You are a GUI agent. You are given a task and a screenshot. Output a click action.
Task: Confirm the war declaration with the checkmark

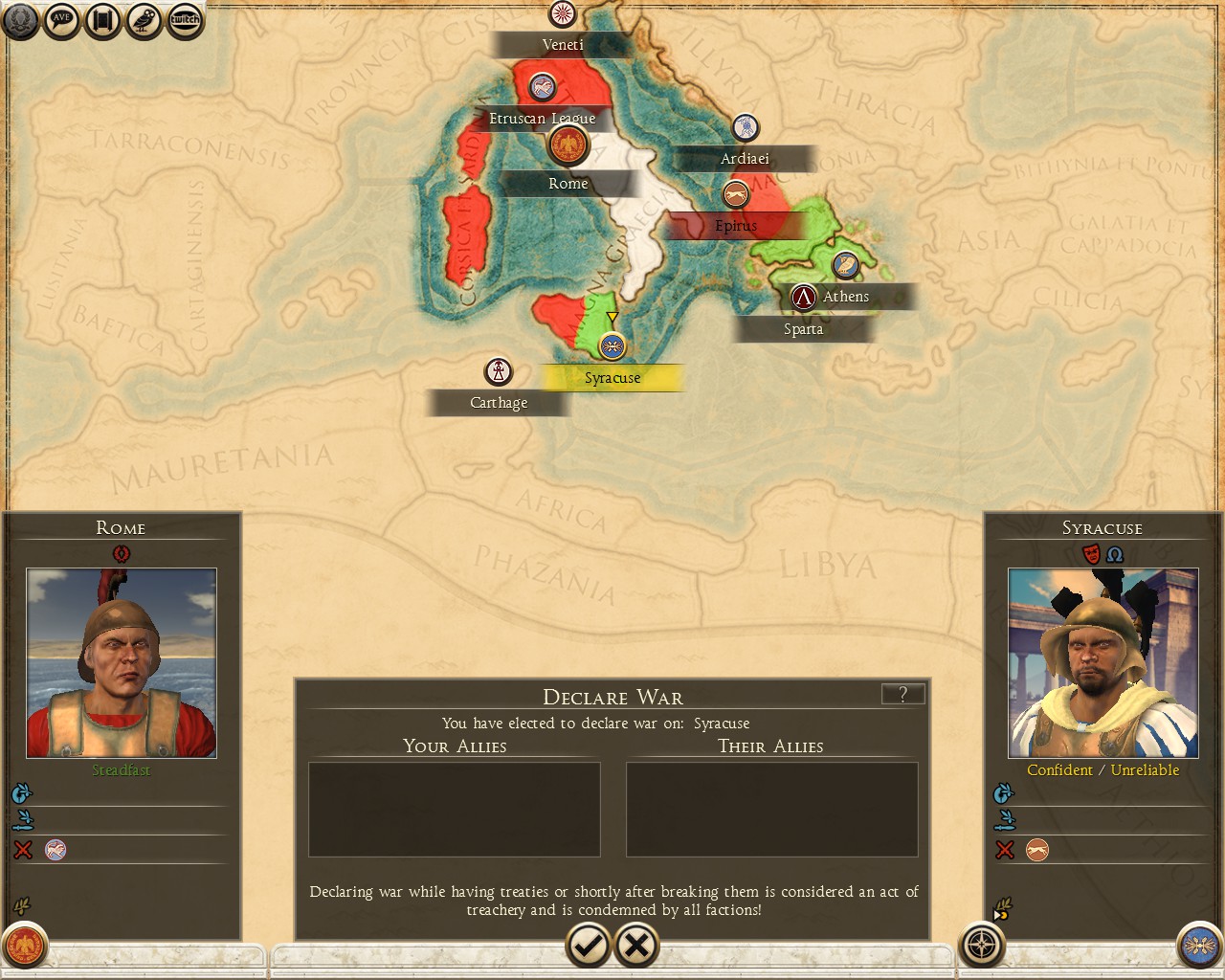pyautogui.click(x=588, y=946)
